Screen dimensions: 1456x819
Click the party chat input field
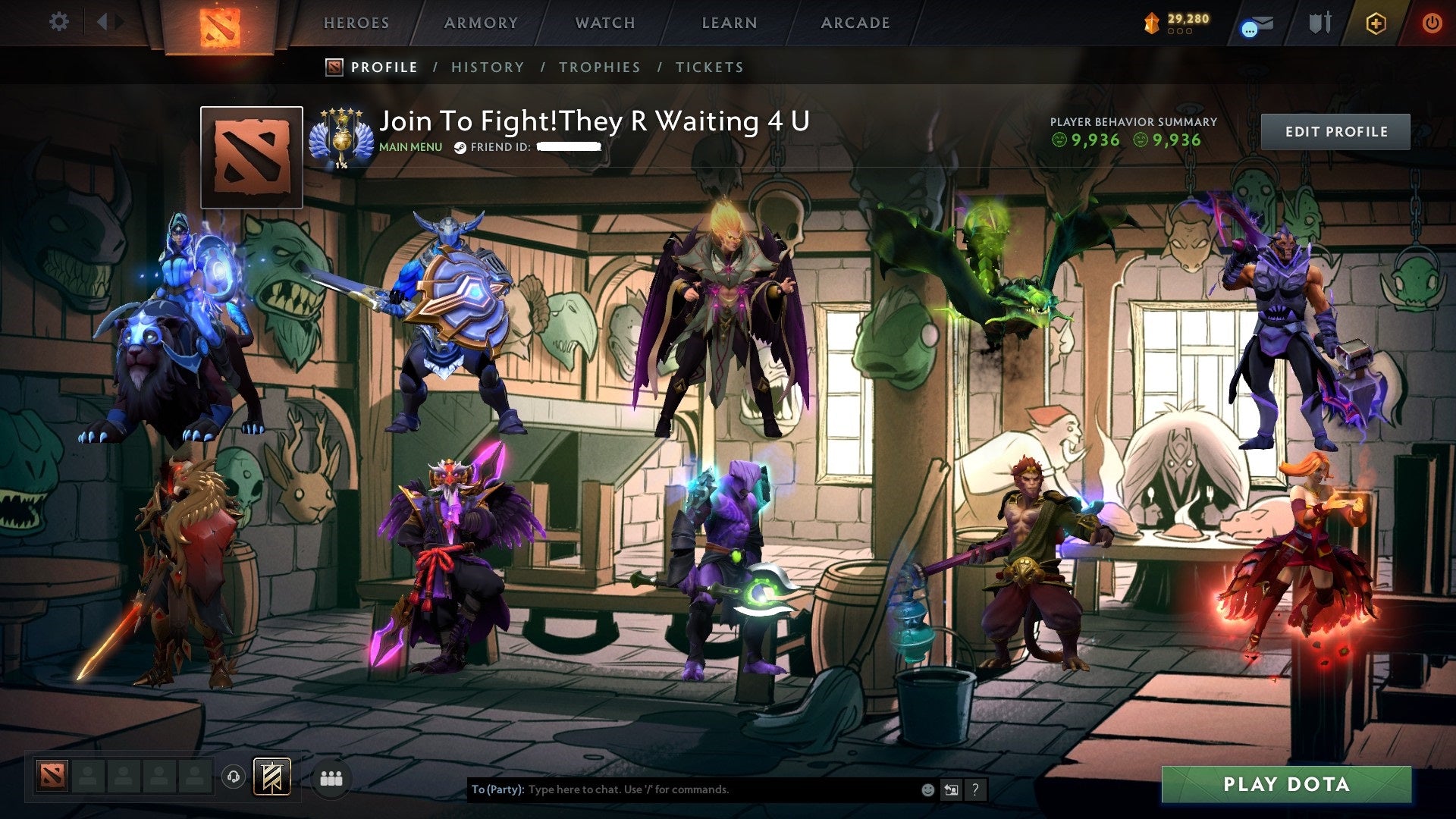coord(682,789)
